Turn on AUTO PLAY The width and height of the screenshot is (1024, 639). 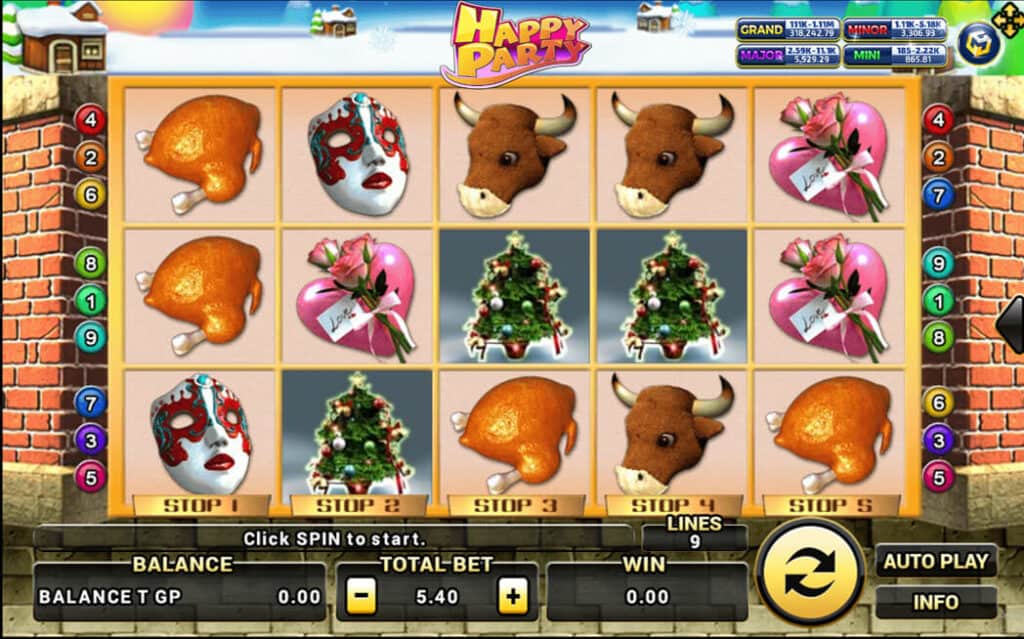click(x=936, y=560)
